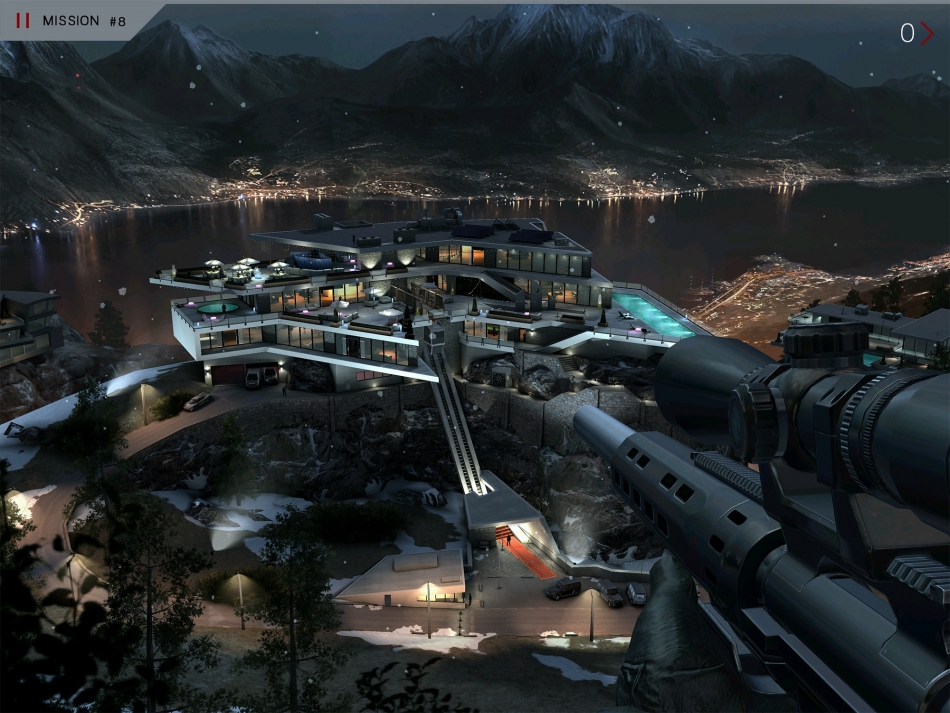Expand the score panel with the red arrow

[926, 33]
